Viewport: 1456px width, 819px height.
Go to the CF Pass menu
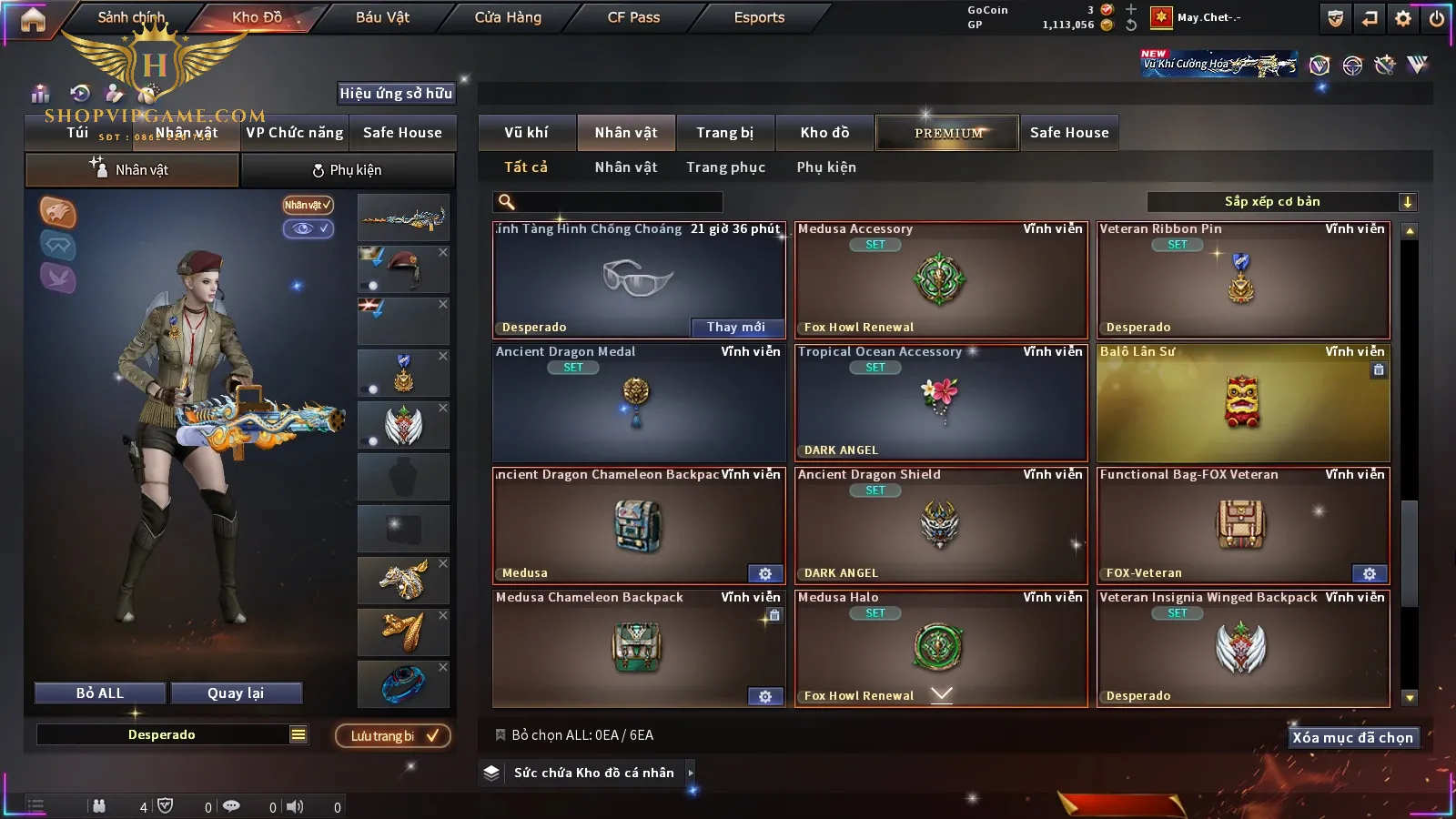[x=633, y=17]
